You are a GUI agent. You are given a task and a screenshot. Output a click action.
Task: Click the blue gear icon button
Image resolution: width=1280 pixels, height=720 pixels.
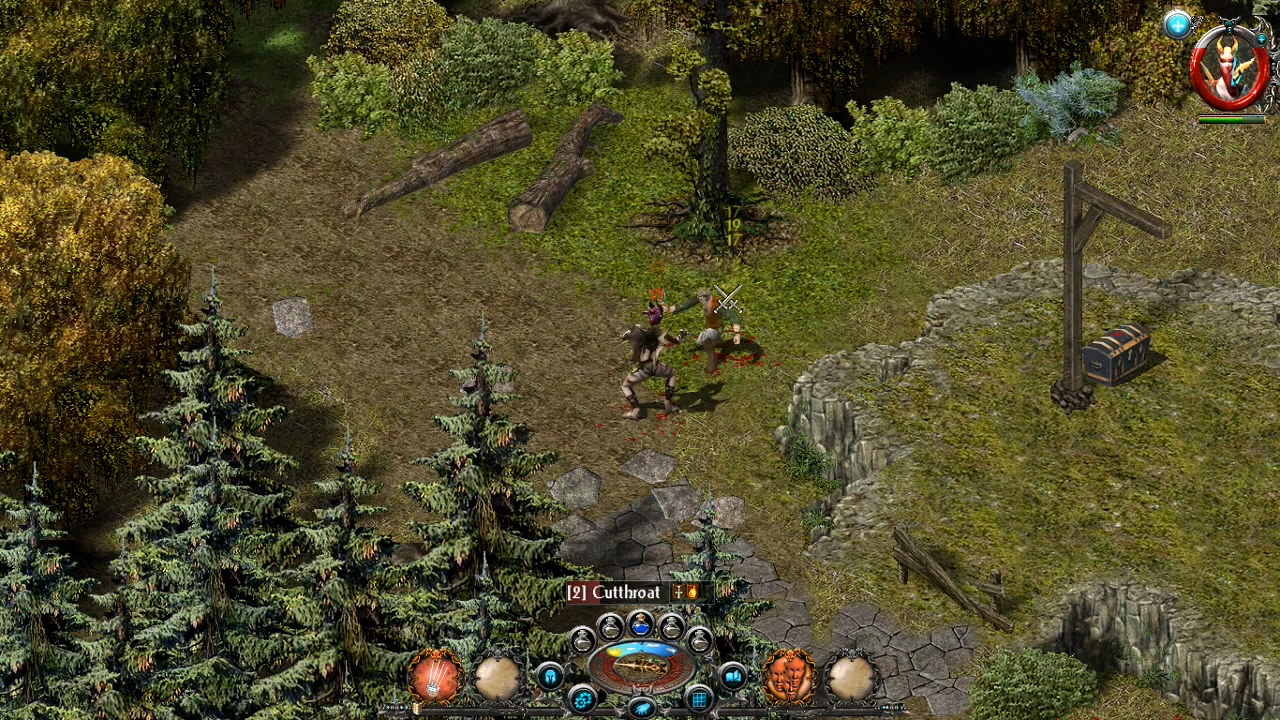point(582,699)
